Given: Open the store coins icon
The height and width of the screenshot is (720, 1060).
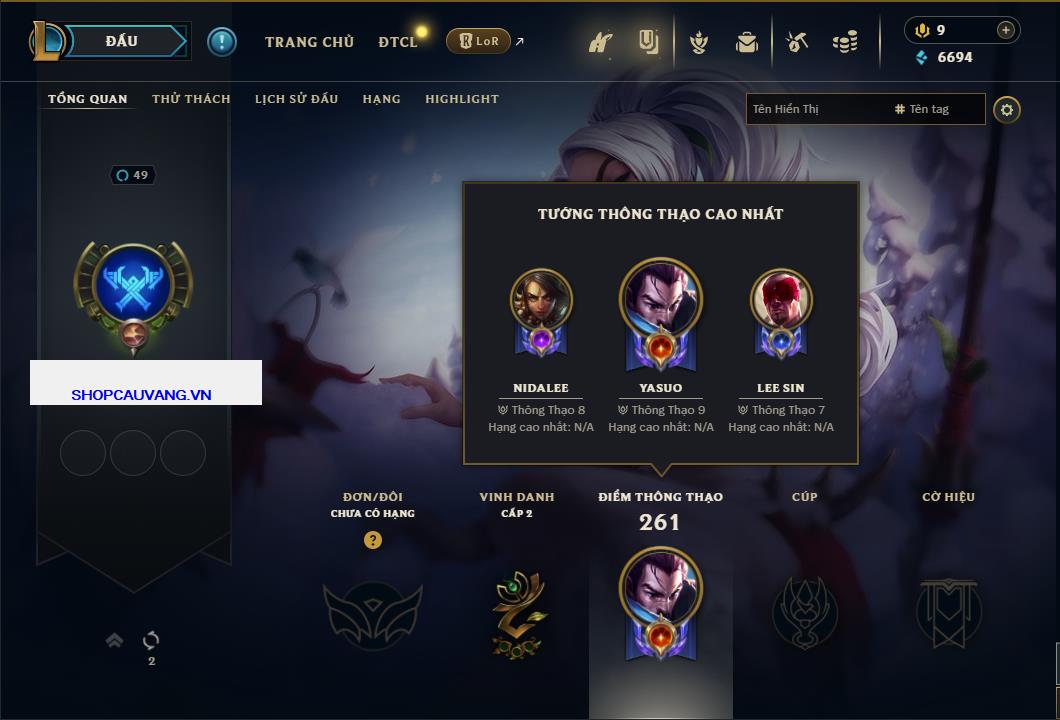Looking at the screenshot, I should point(845,42).
